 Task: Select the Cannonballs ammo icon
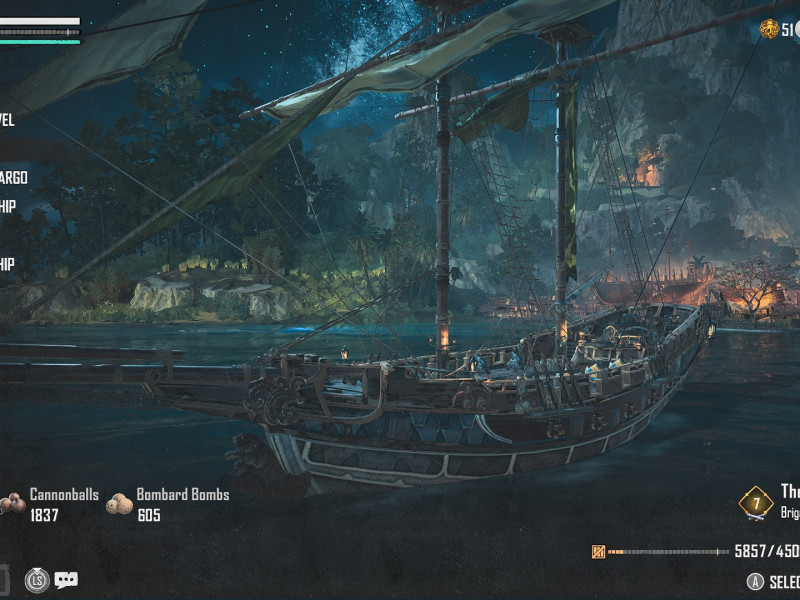pos(12,504)
